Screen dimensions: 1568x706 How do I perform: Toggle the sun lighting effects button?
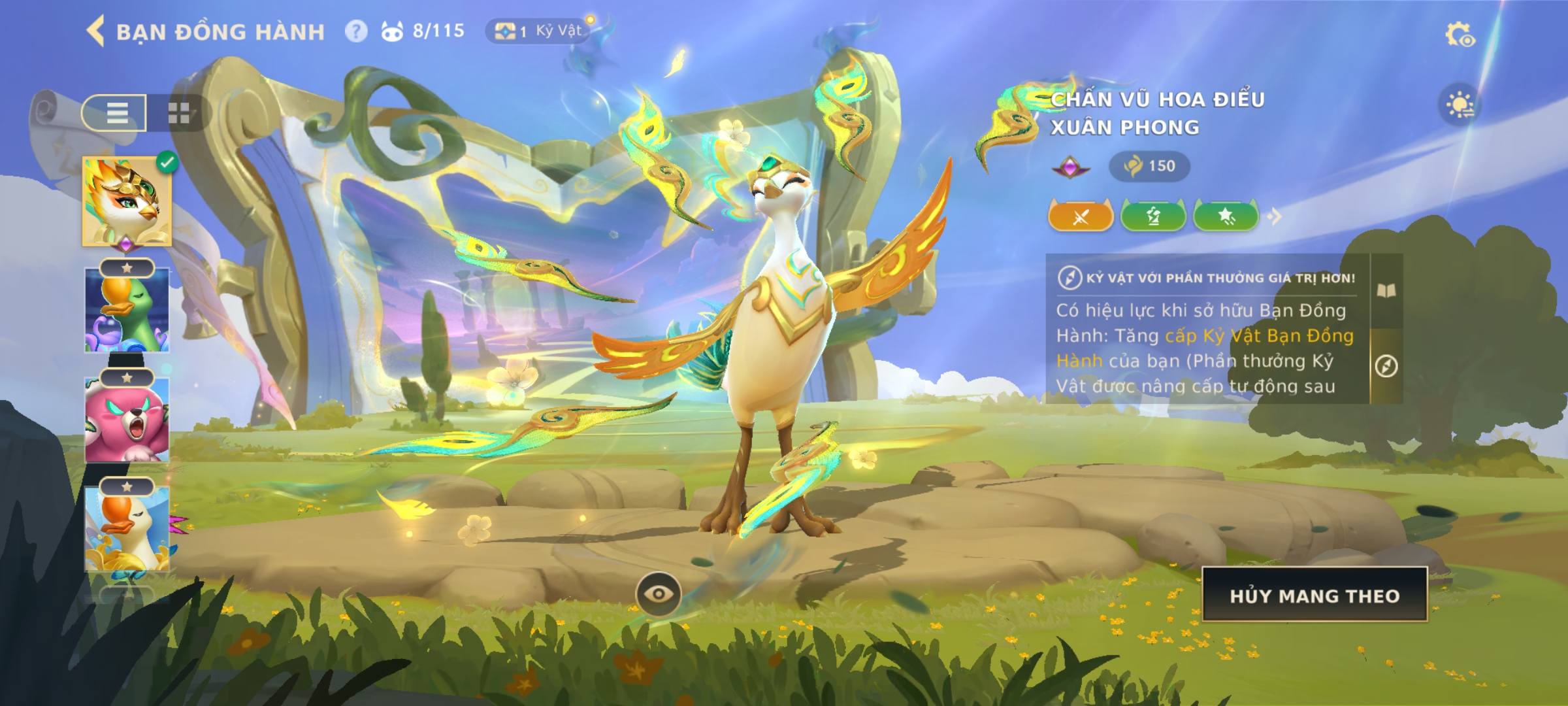[x=1460, y=105]
